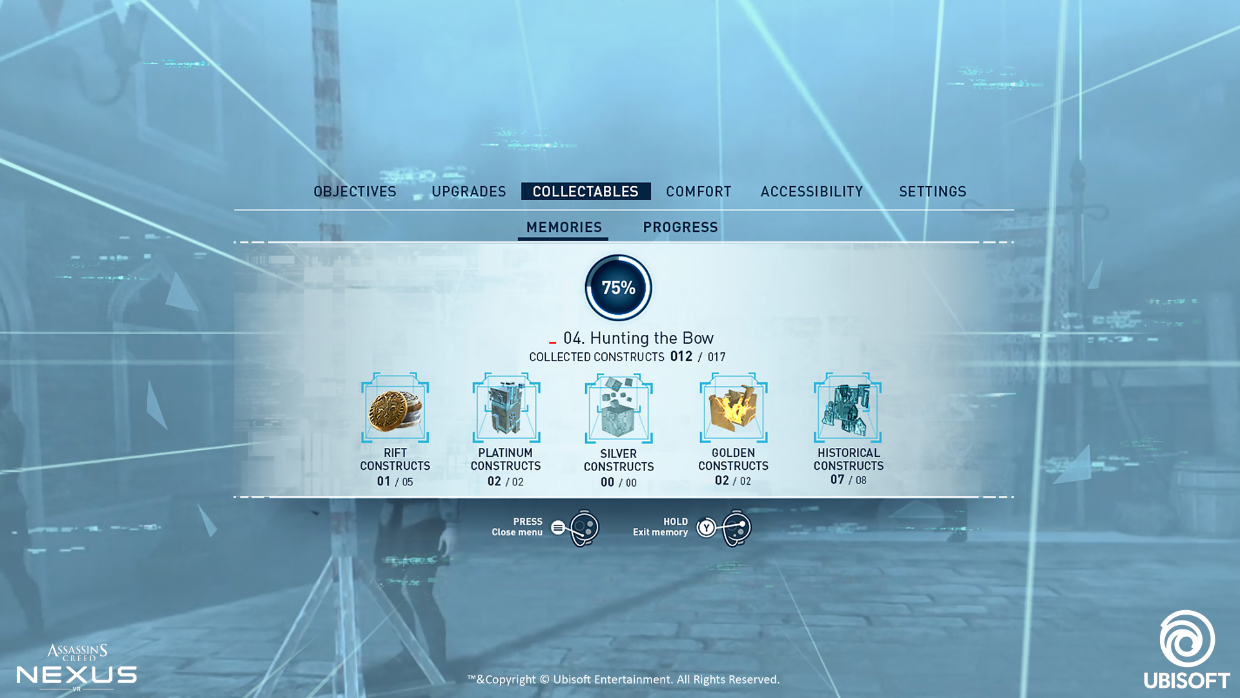The height and width of the screenshot is (698, 1240).
Task: Select the Golden Constructs icon
Action: point(733,409)
